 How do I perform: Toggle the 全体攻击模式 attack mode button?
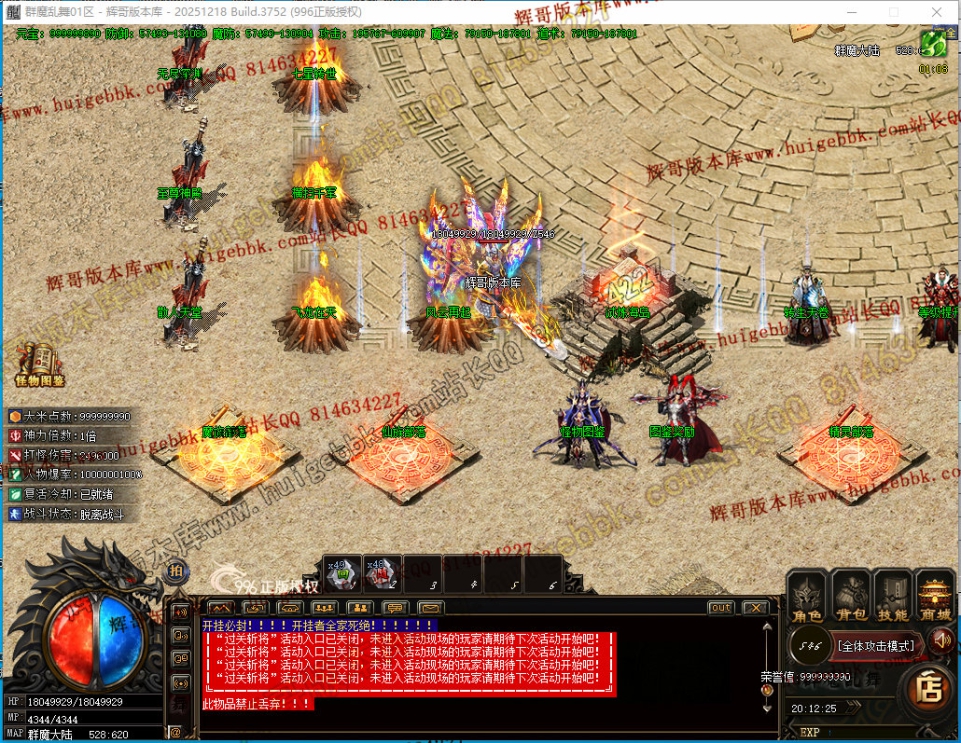876,646
